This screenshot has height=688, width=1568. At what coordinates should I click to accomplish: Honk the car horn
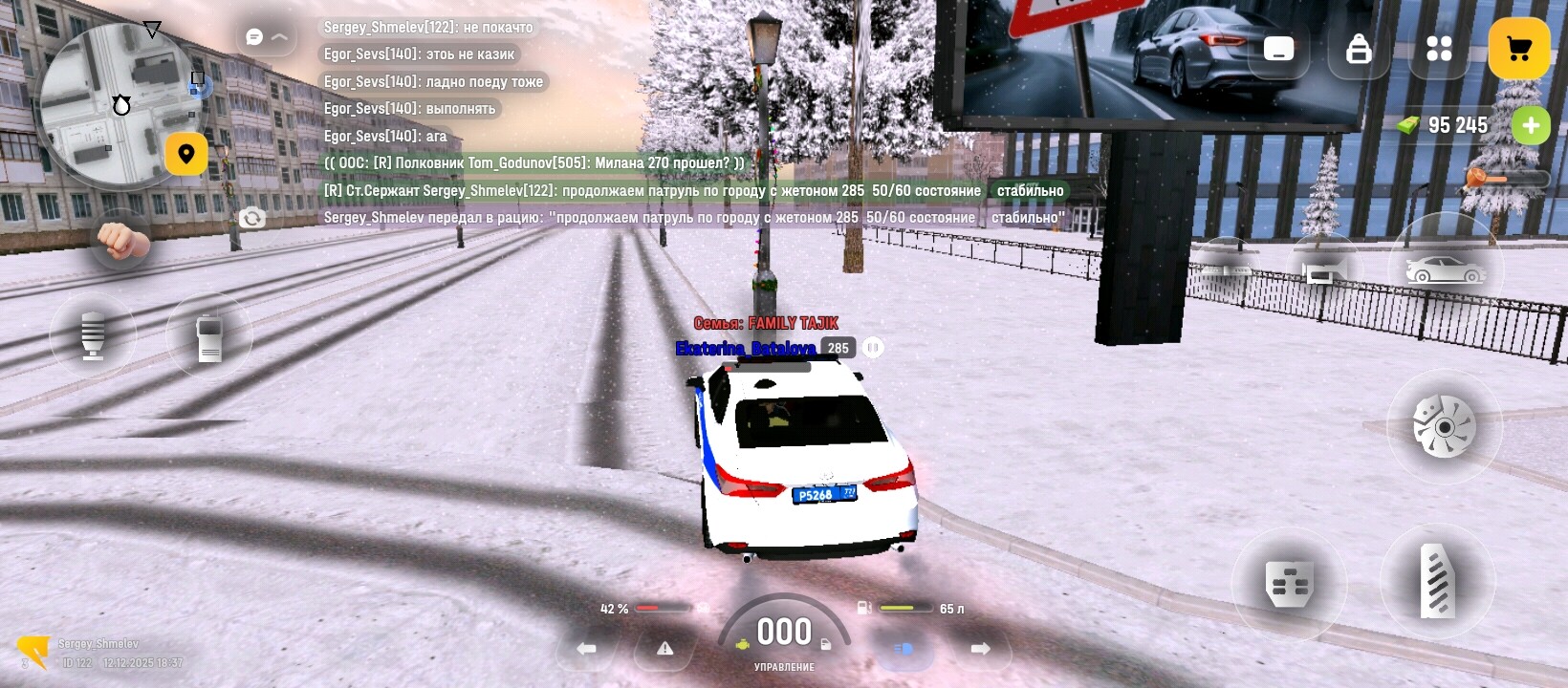click(1323, 272)
